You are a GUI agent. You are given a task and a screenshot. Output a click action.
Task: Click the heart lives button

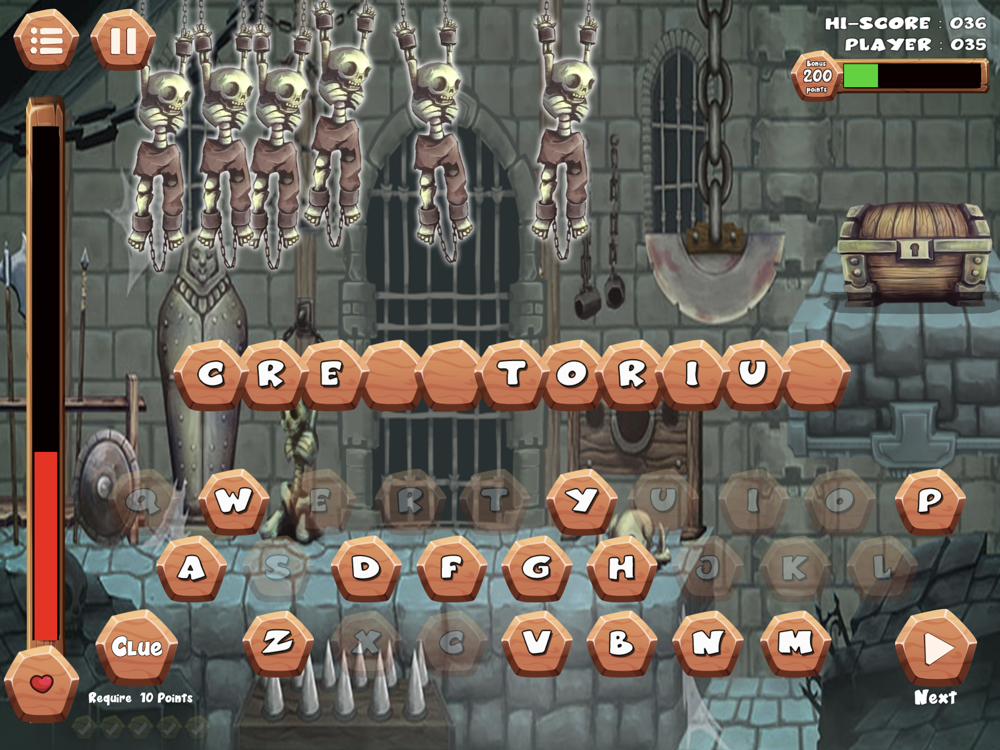click(41, 684)
